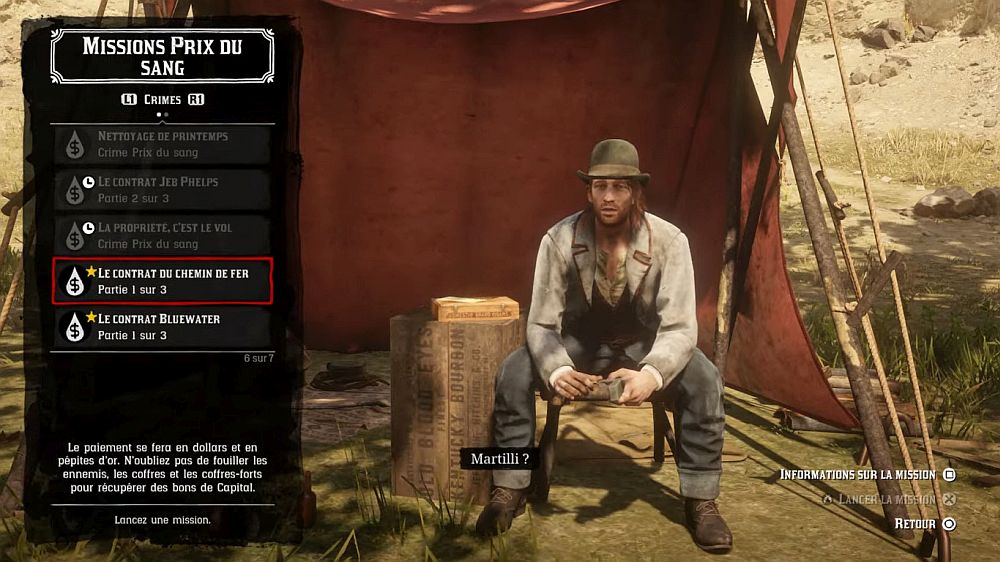
Task: Pick Le contrat Bluewater mission
Action: [162, 327]
